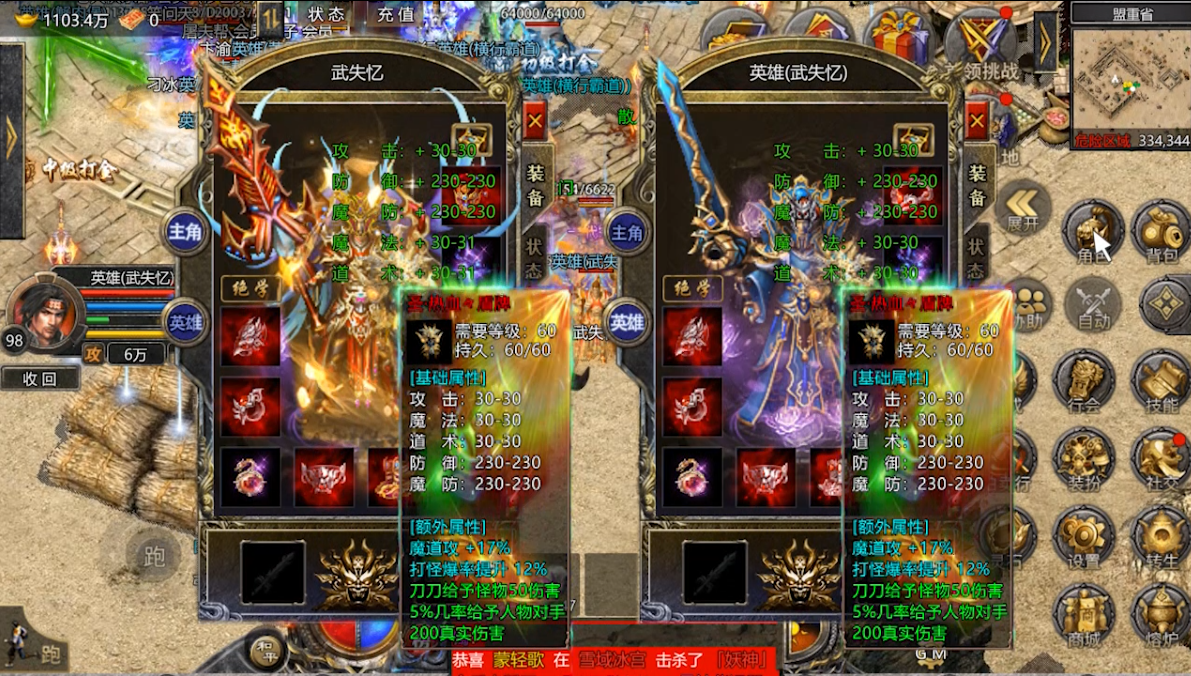Select the hero portrait avatar
The image size is (1191, 676).
(45, 310)
